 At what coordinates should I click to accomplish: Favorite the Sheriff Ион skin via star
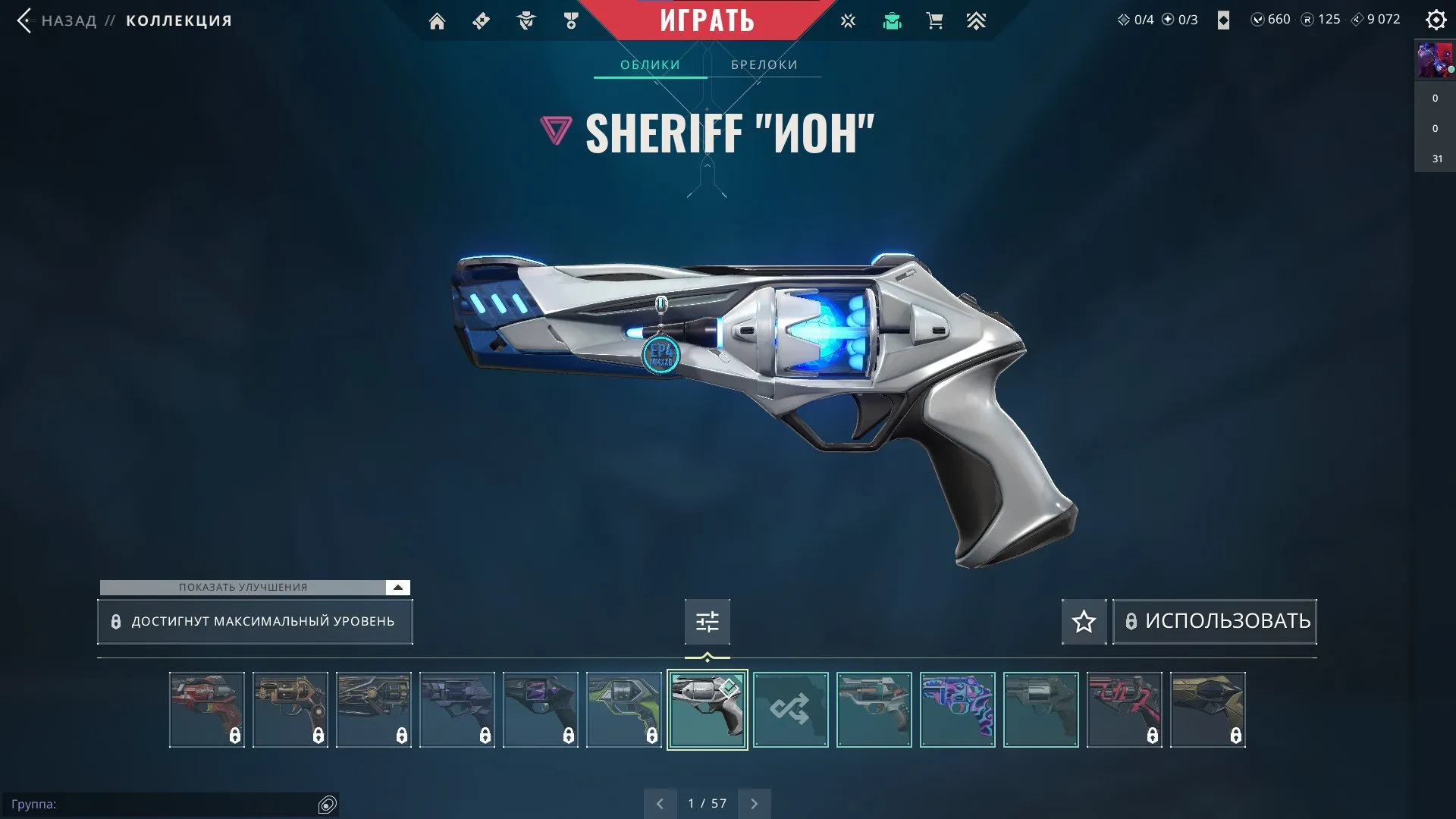click(1084, 622)
